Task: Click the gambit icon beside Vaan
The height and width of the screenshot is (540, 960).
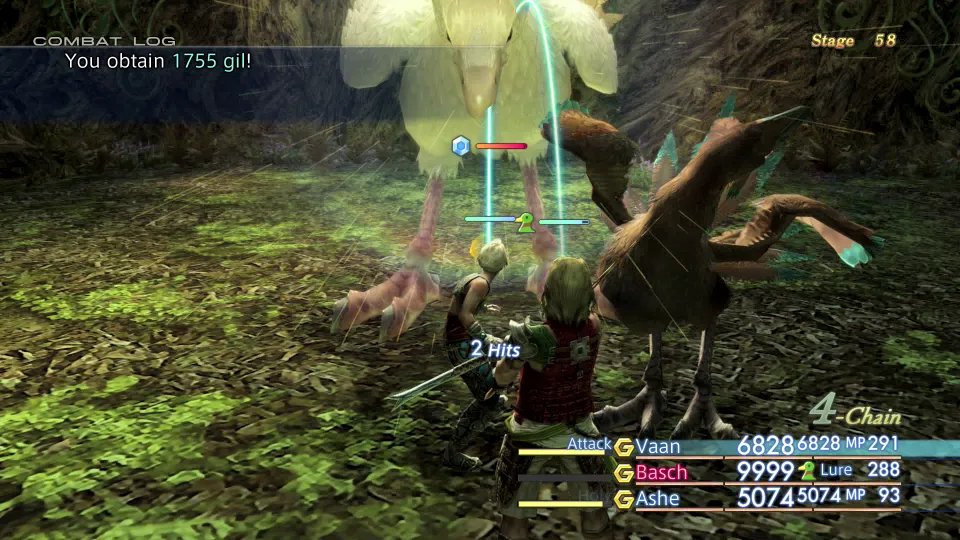Action: (x=624, y=447)
